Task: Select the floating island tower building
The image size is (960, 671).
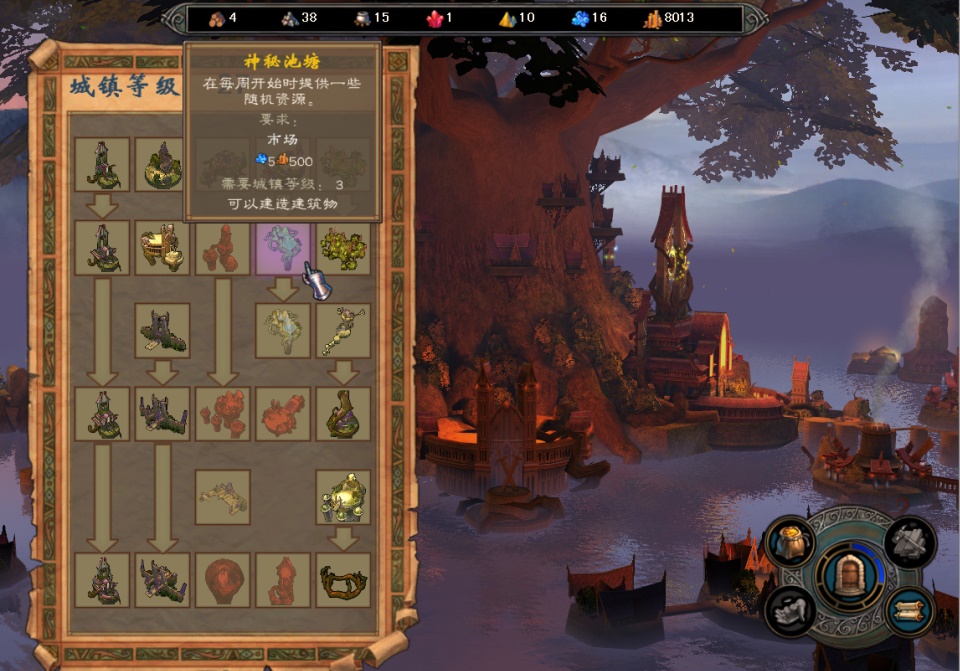Action: [x=162, y=164]
